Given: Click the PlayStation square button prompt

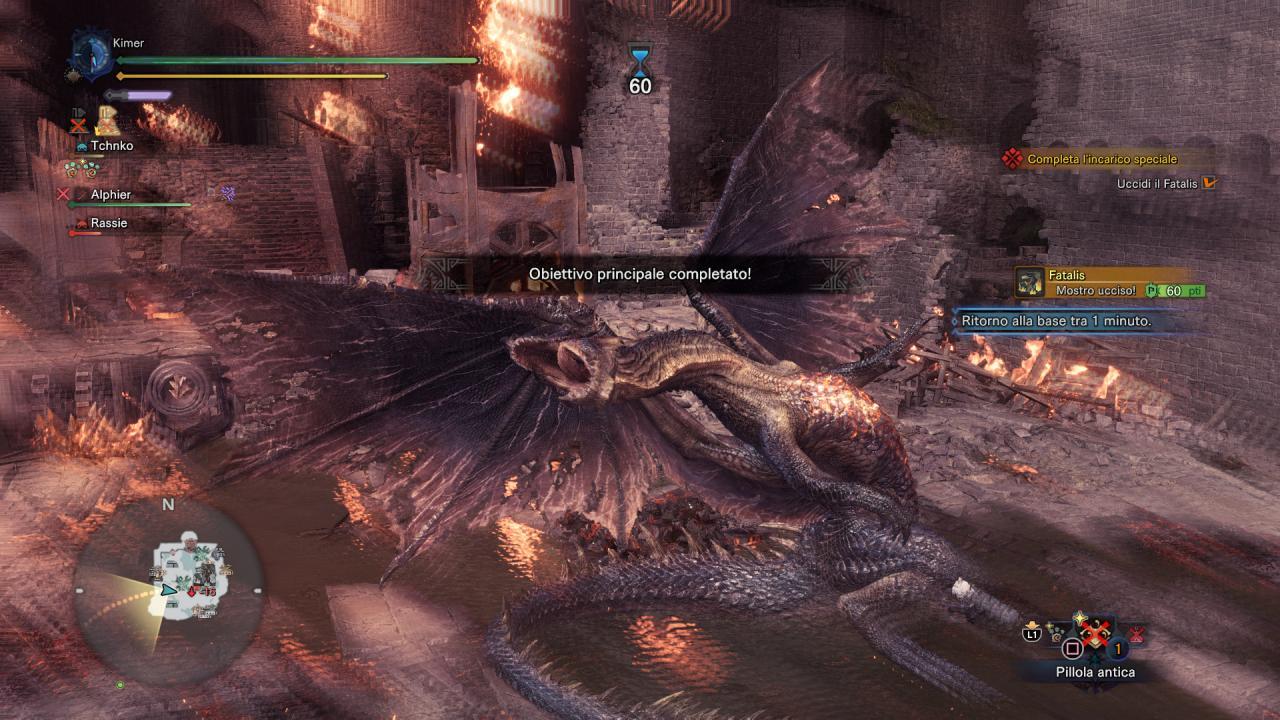Looking at the screenshot, I should [1072, 648].
